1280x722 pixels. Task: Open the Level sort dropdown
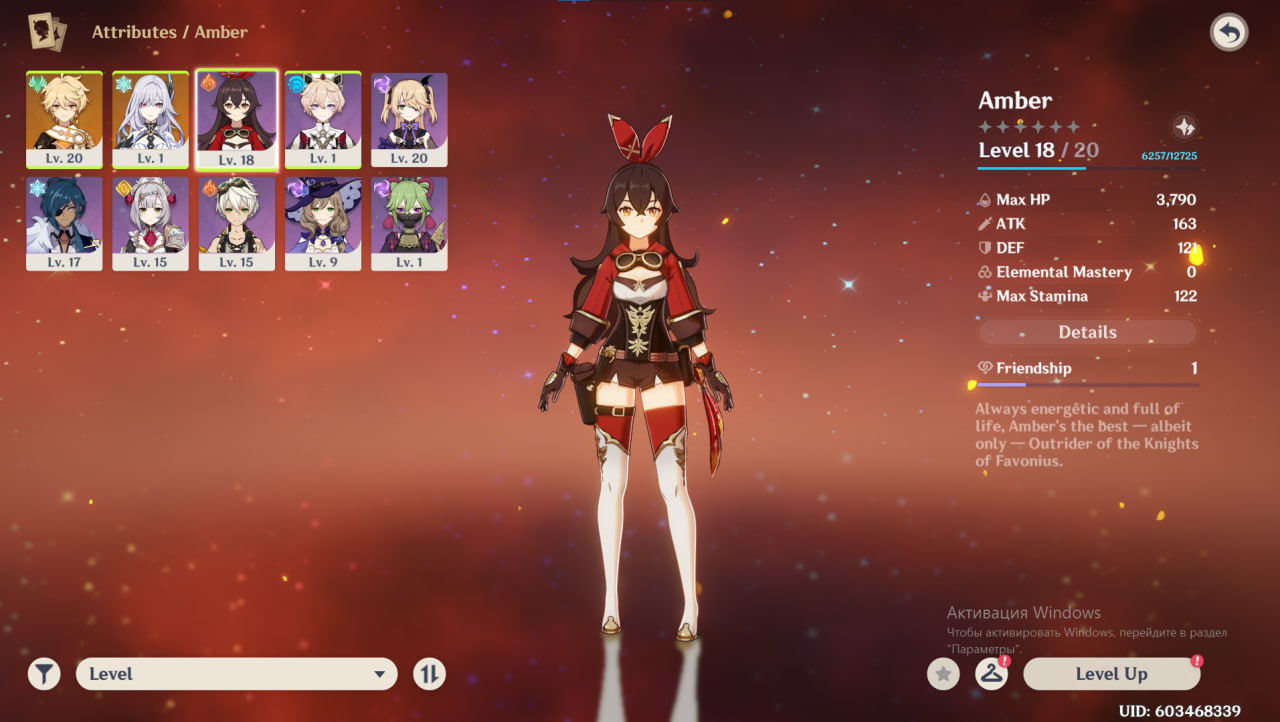236,674
